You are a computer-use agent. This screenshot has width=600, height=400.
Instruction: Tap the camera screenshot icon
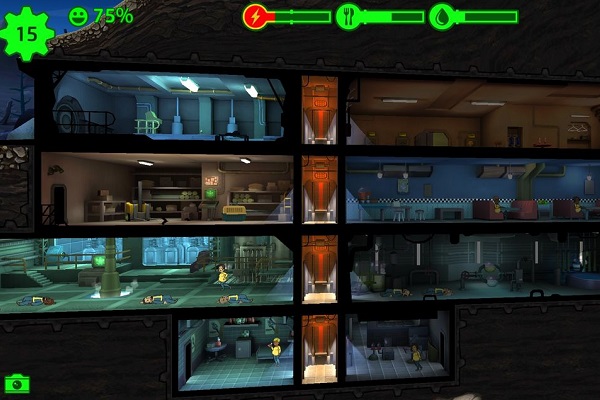(x=16, y=383)
